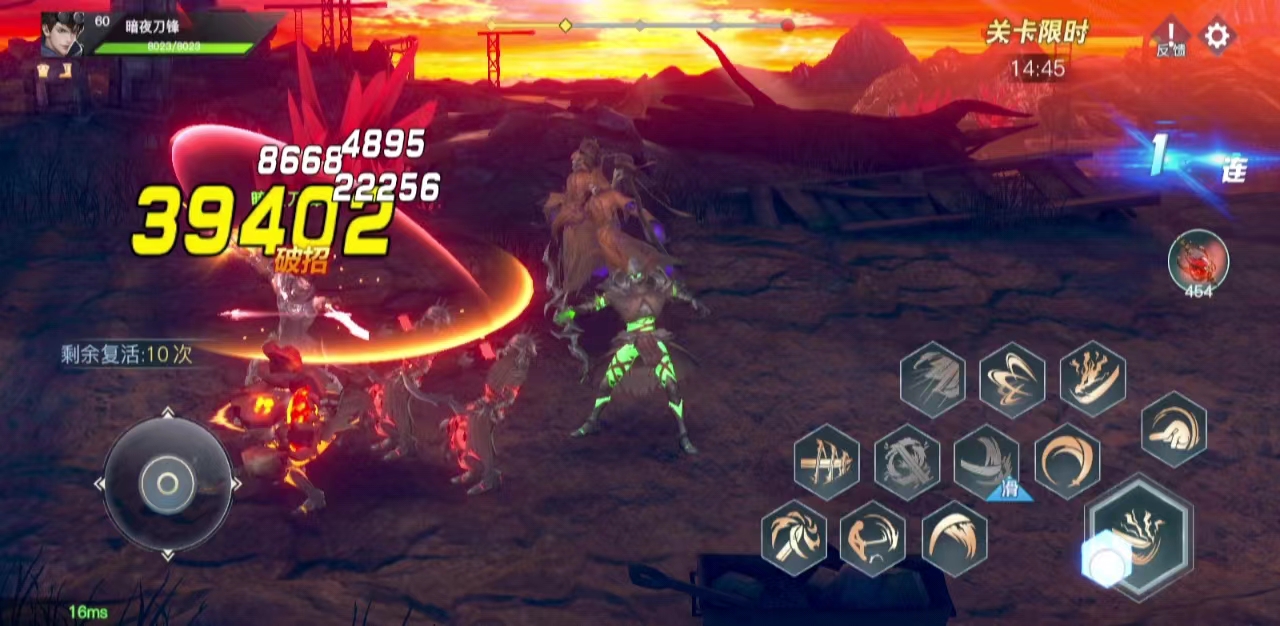This screenshot has height=626, width=1280.
Task: Open the settings gear menu
Action: click(x=1216, y=37)
